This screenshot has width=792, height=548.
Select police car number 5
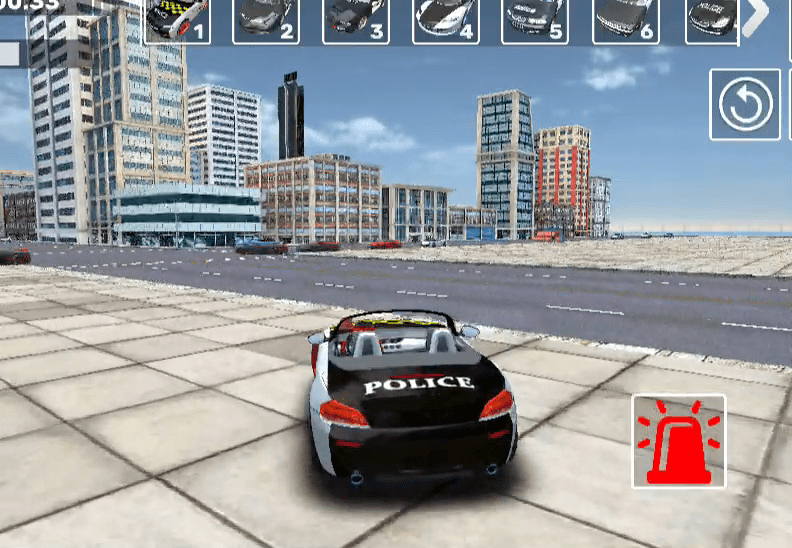(x=536, y=20)
